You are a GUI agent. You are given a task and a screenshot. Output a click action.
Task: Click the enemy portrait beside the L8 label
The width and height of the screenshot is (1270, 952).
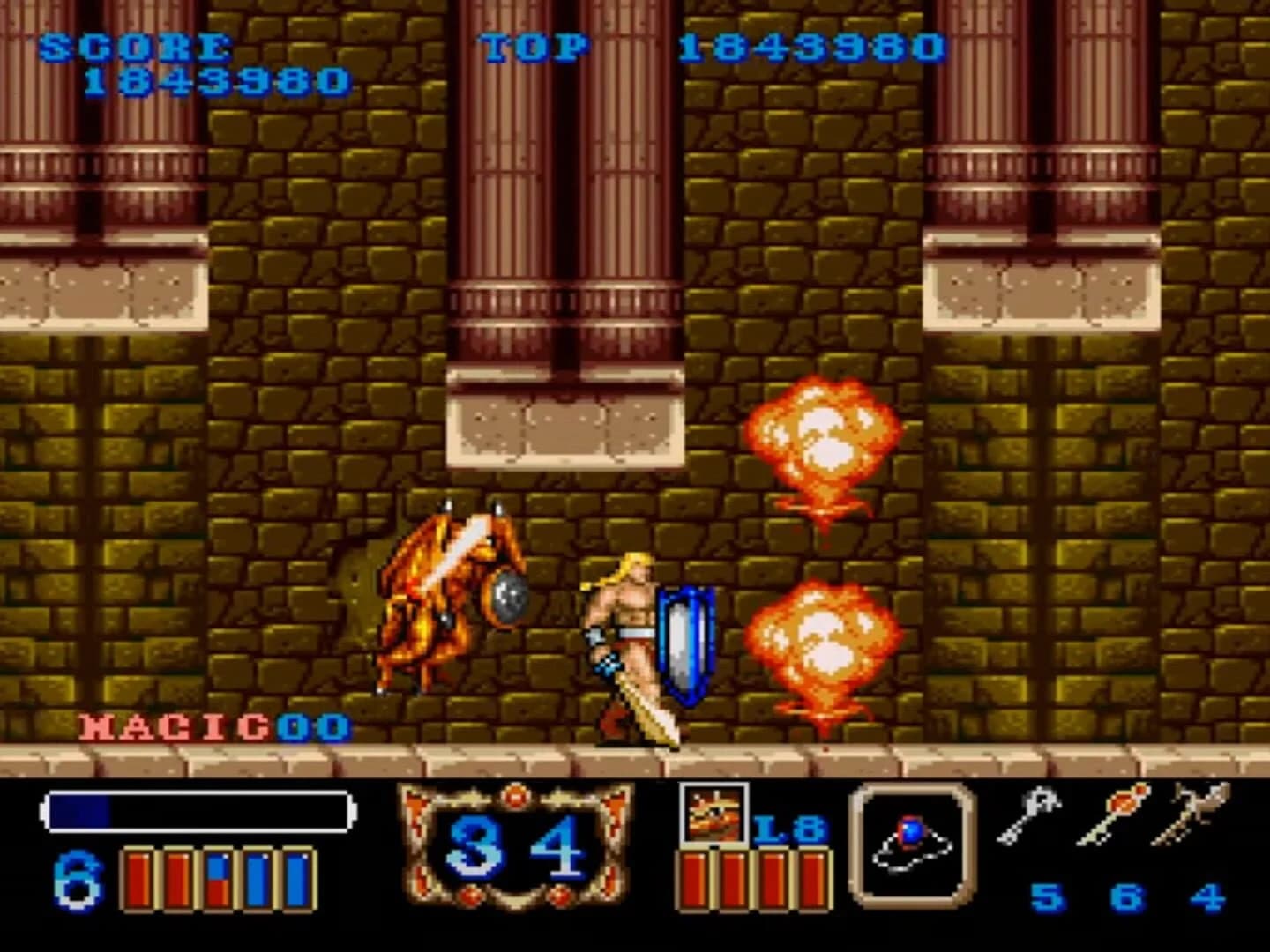pos(714,815)
